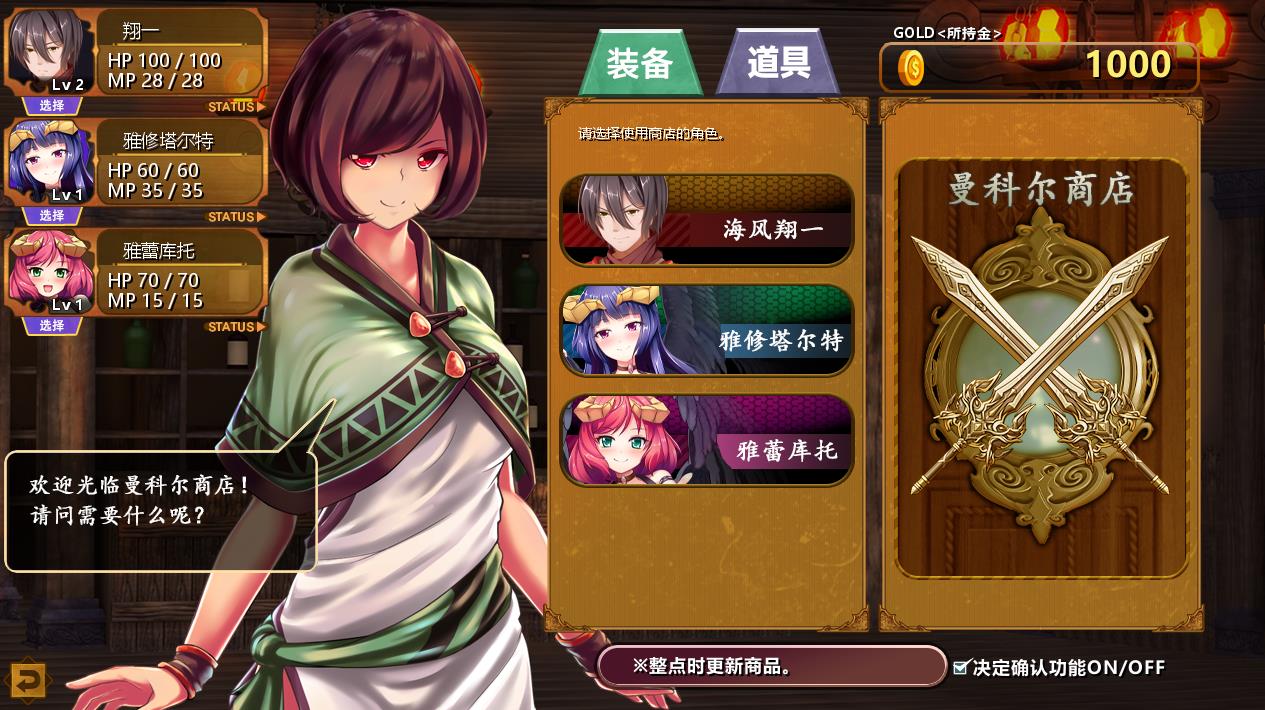View STATUS of 雅修塔尔特
This screenshot has width=1265, height=710.
pos(236,217)
